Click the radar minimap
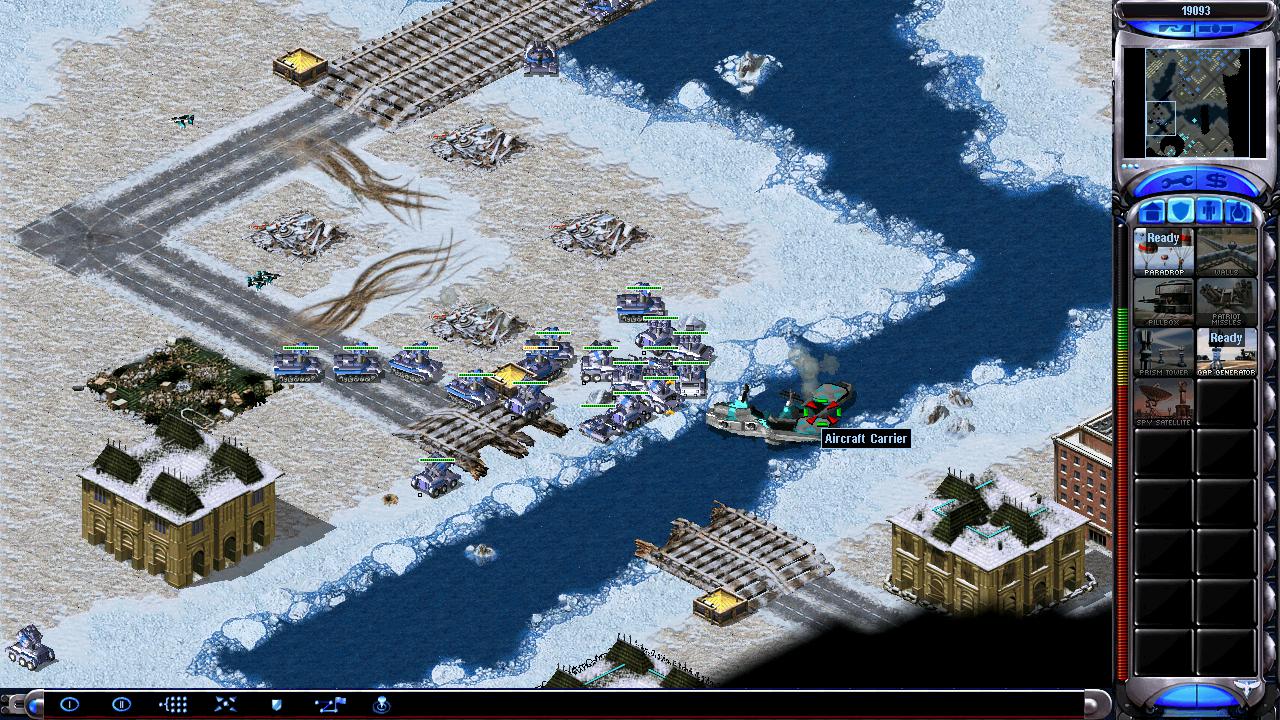 coord(1197,102)
